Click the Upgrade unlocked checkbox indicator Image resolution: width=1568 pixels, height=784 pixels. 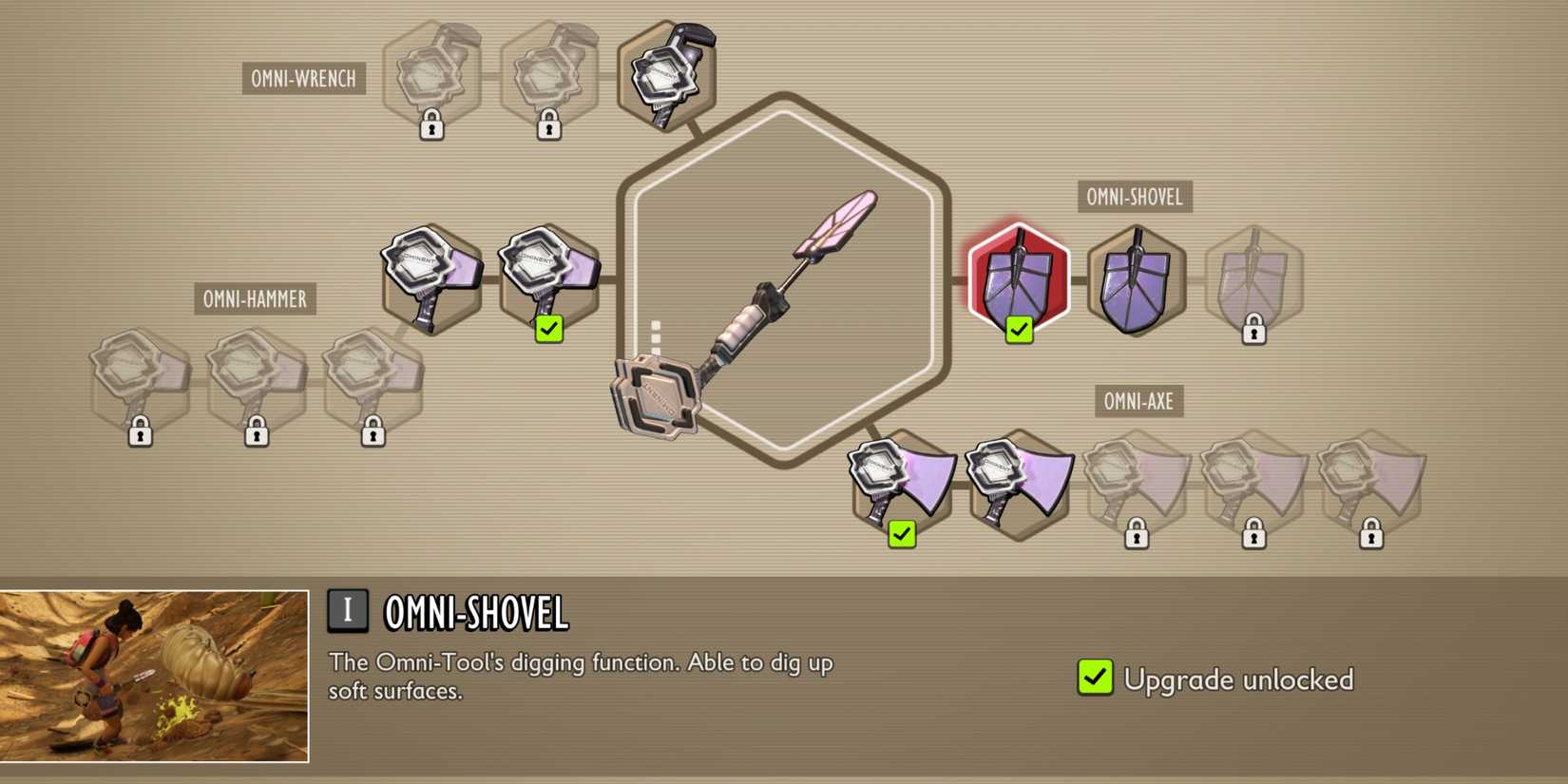(x=1095, y=677)
